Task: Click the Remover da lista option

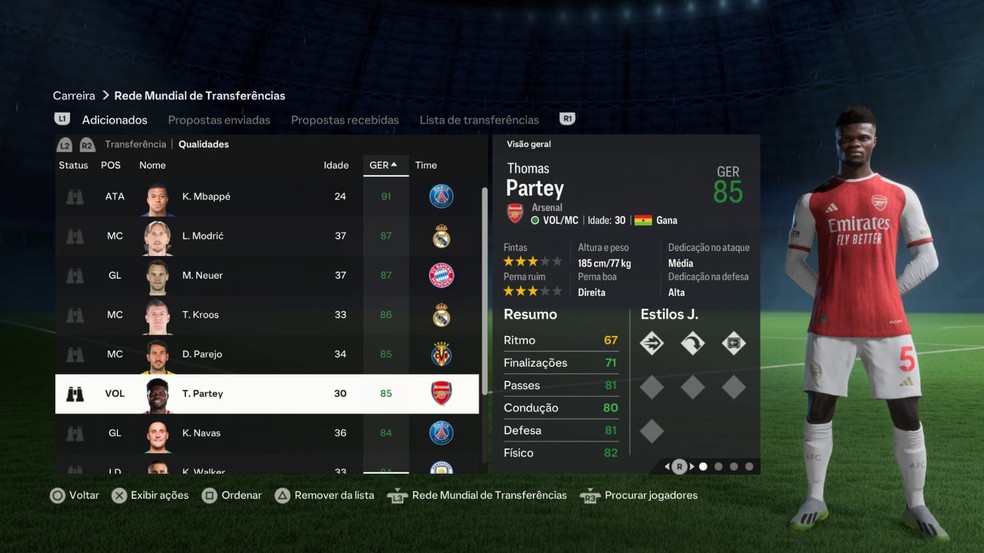Action: click(323, 495)
